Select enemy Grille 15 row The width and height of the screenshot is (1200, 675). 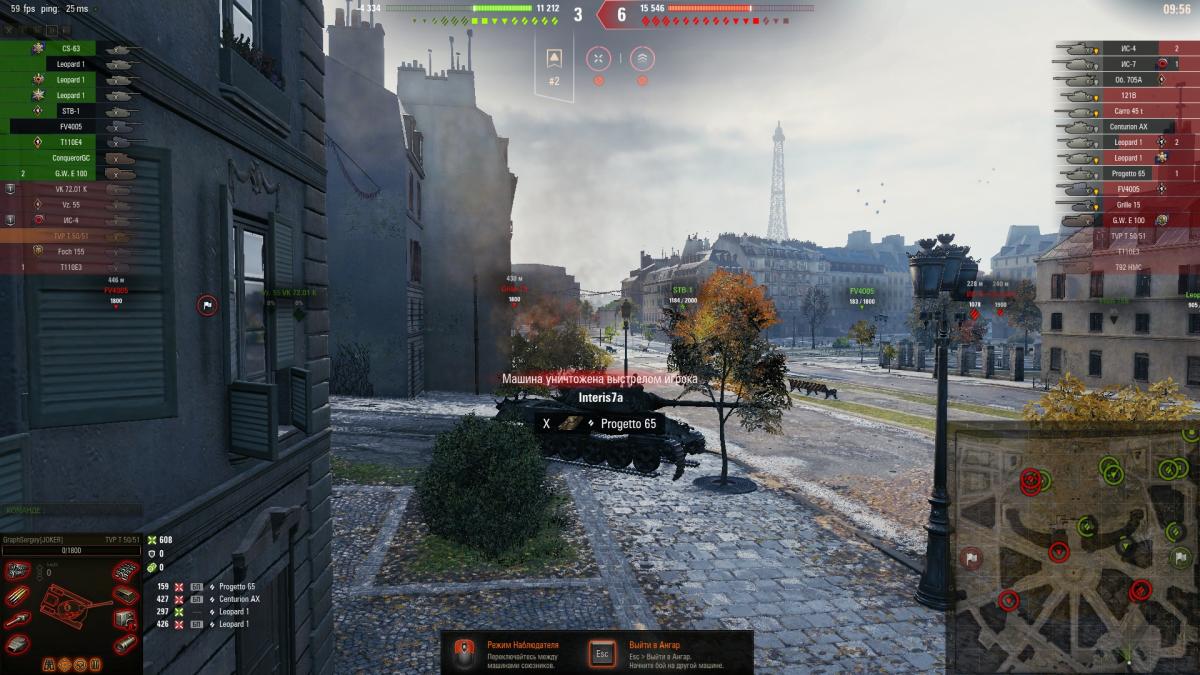1128,204
